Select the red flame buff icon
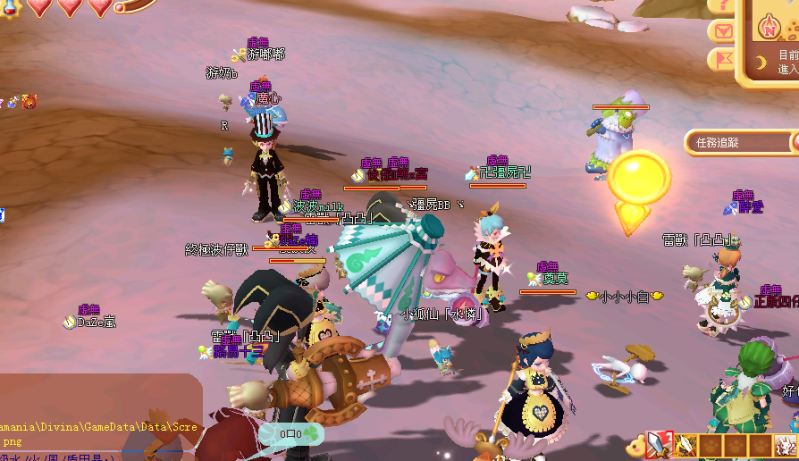The height and width of the screenshot is (461, 799). (x=29, y=102)
